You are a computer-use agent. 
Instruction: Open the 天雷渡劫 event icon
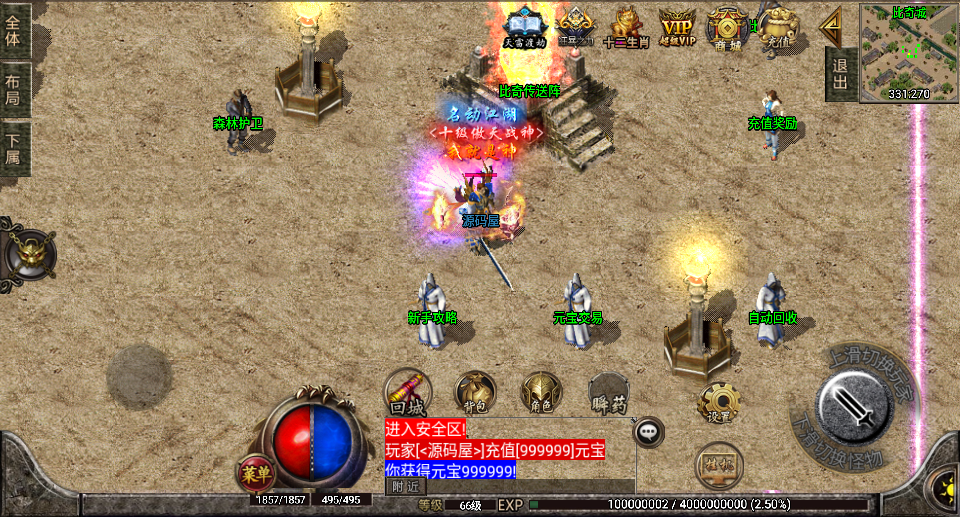(x=525, y=27)
